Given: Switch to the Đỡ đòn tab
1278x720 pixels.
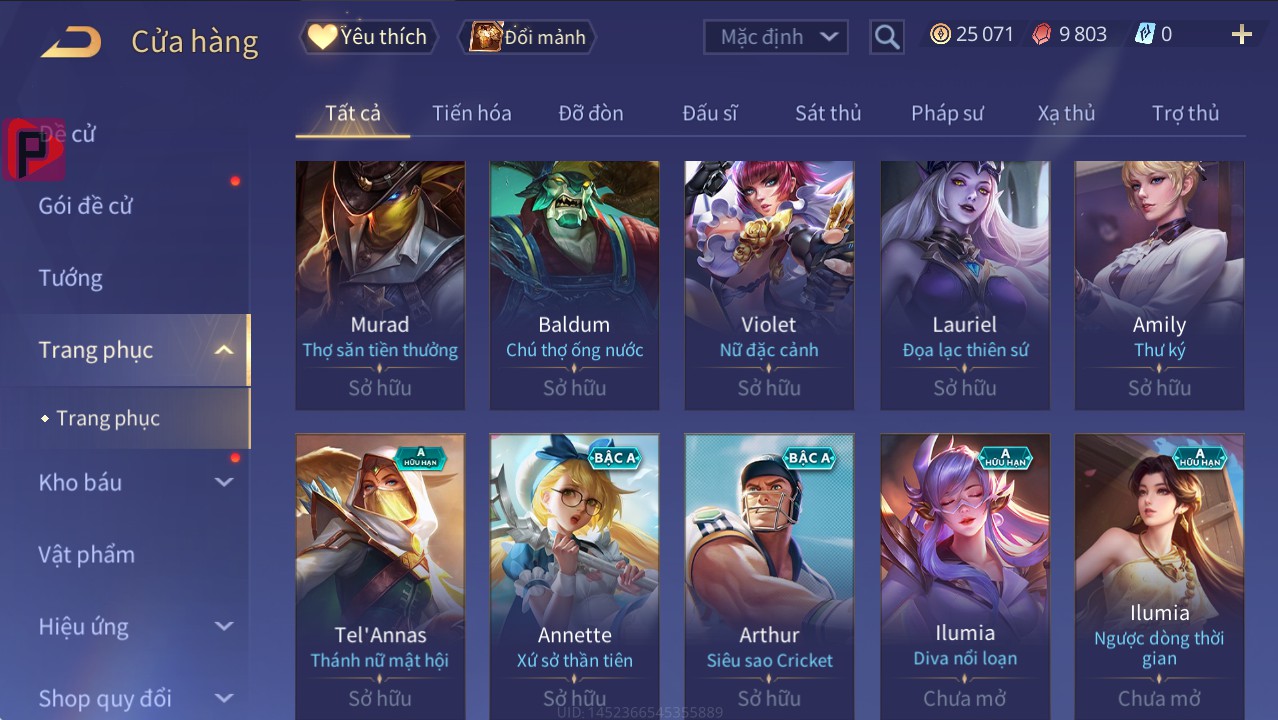Looking at the screenshot, I should (x=590, y=113).
